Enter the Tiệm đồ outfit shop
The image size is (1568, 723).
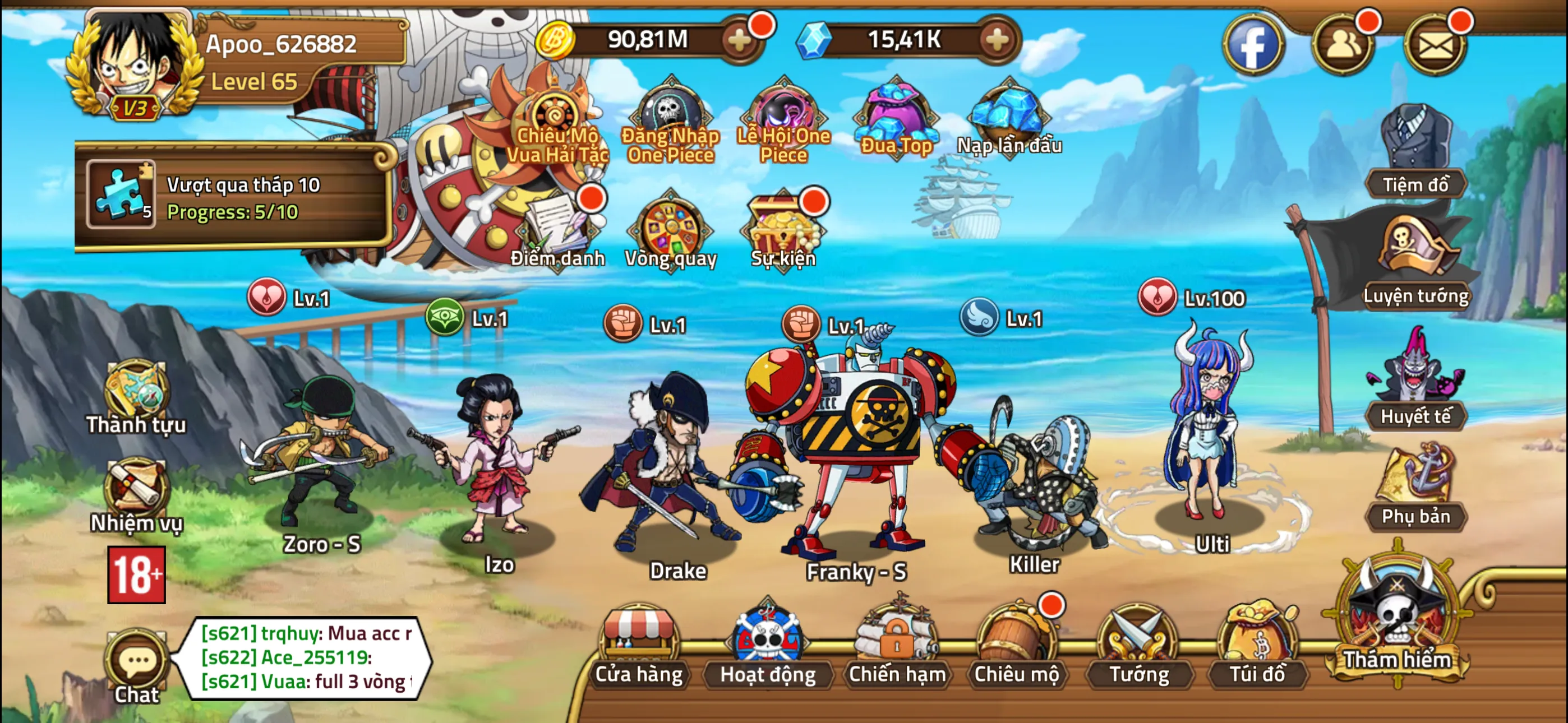[x=1416, y=152]
